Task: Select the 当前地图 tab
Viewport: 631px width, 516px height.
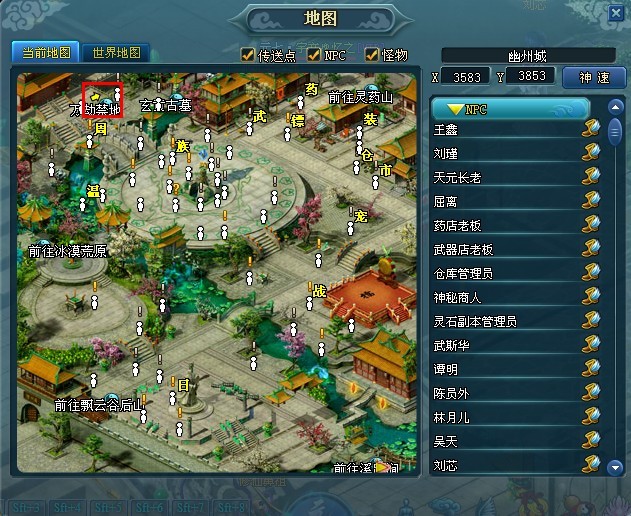Action: [x=46, y=53]
